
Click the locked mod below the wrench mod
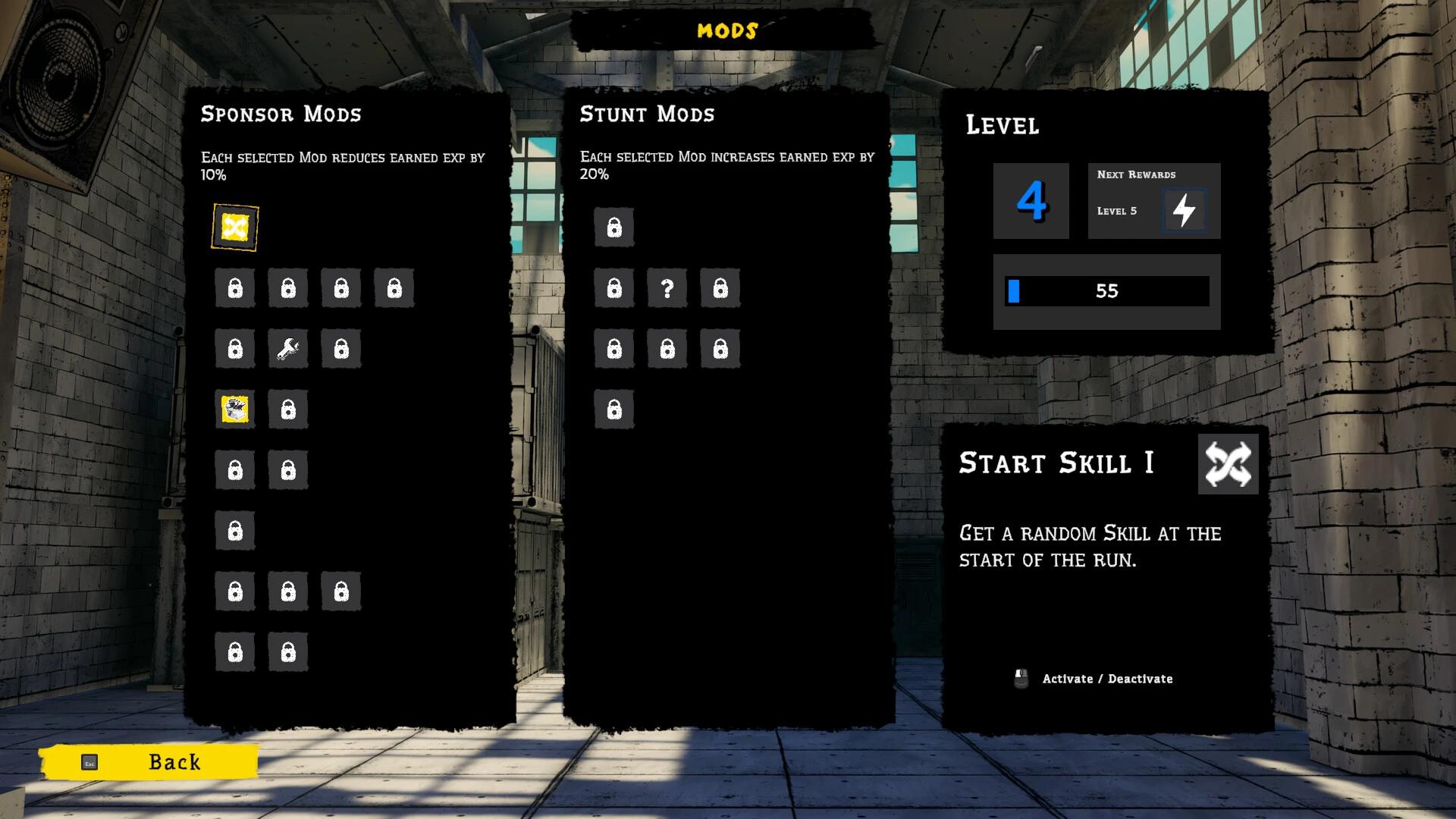pos(288,409)
